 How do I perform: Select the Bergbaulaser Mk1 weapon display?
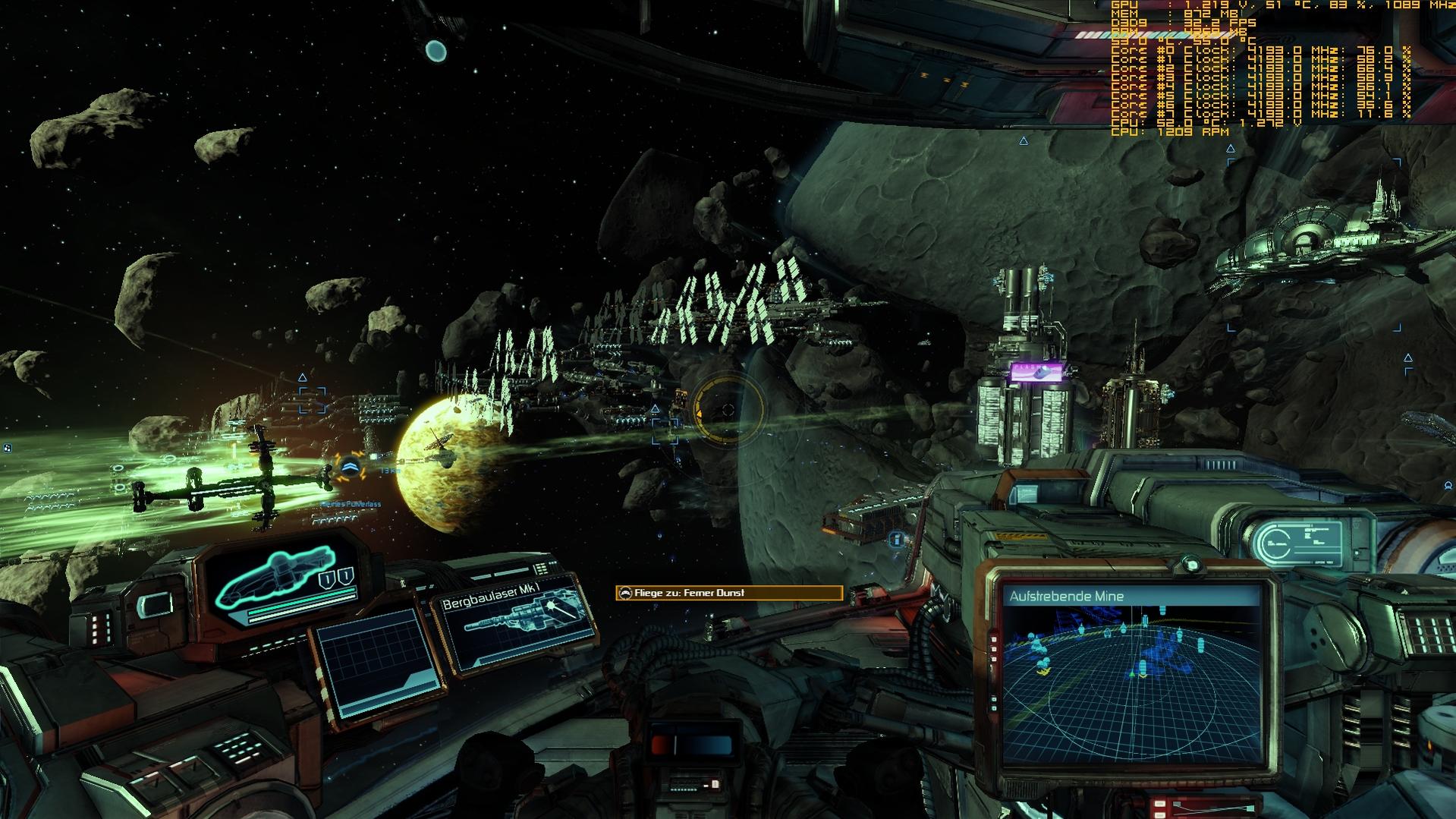tap(515, 625)
